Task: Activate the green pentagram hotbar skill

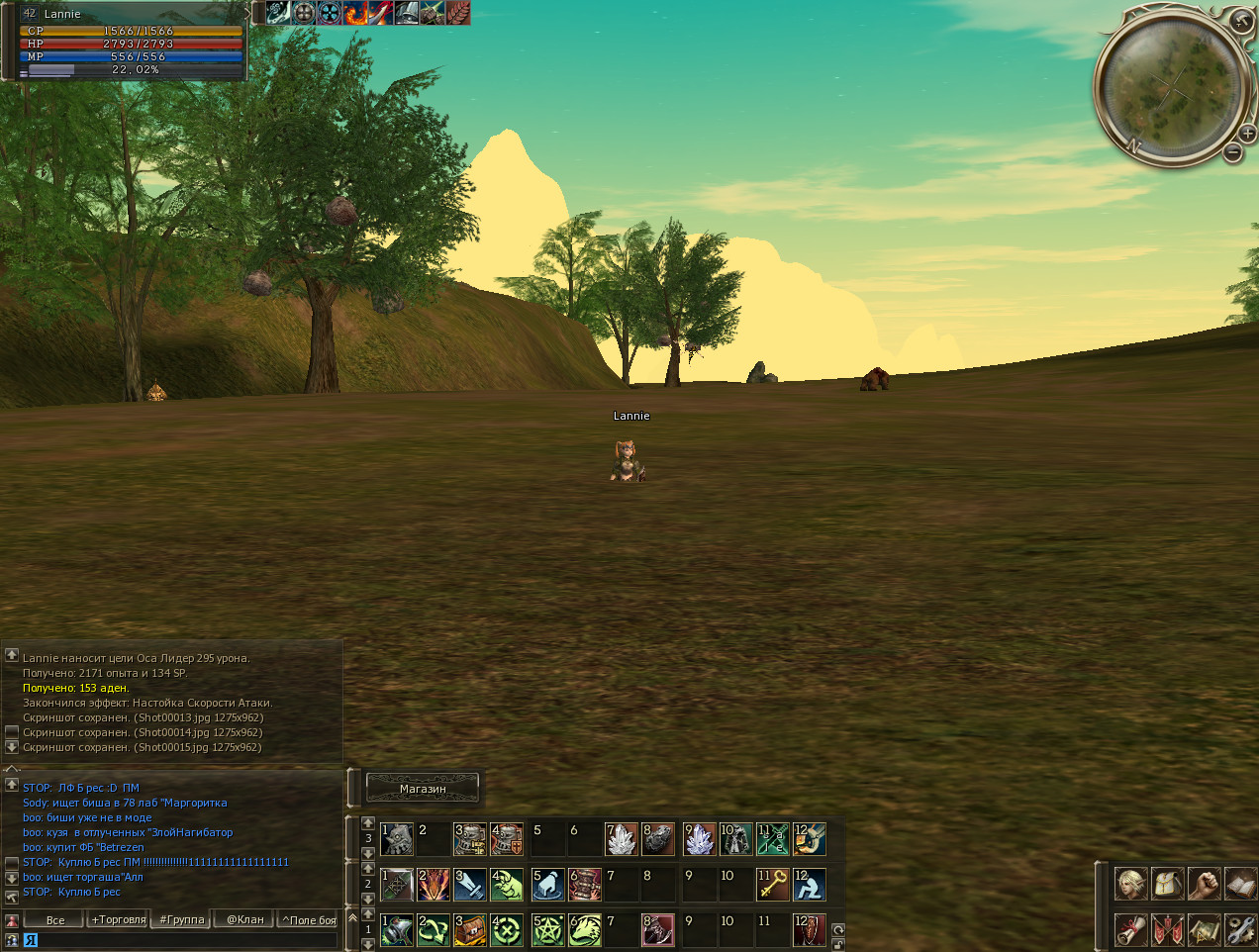Action: pos(547,930)
